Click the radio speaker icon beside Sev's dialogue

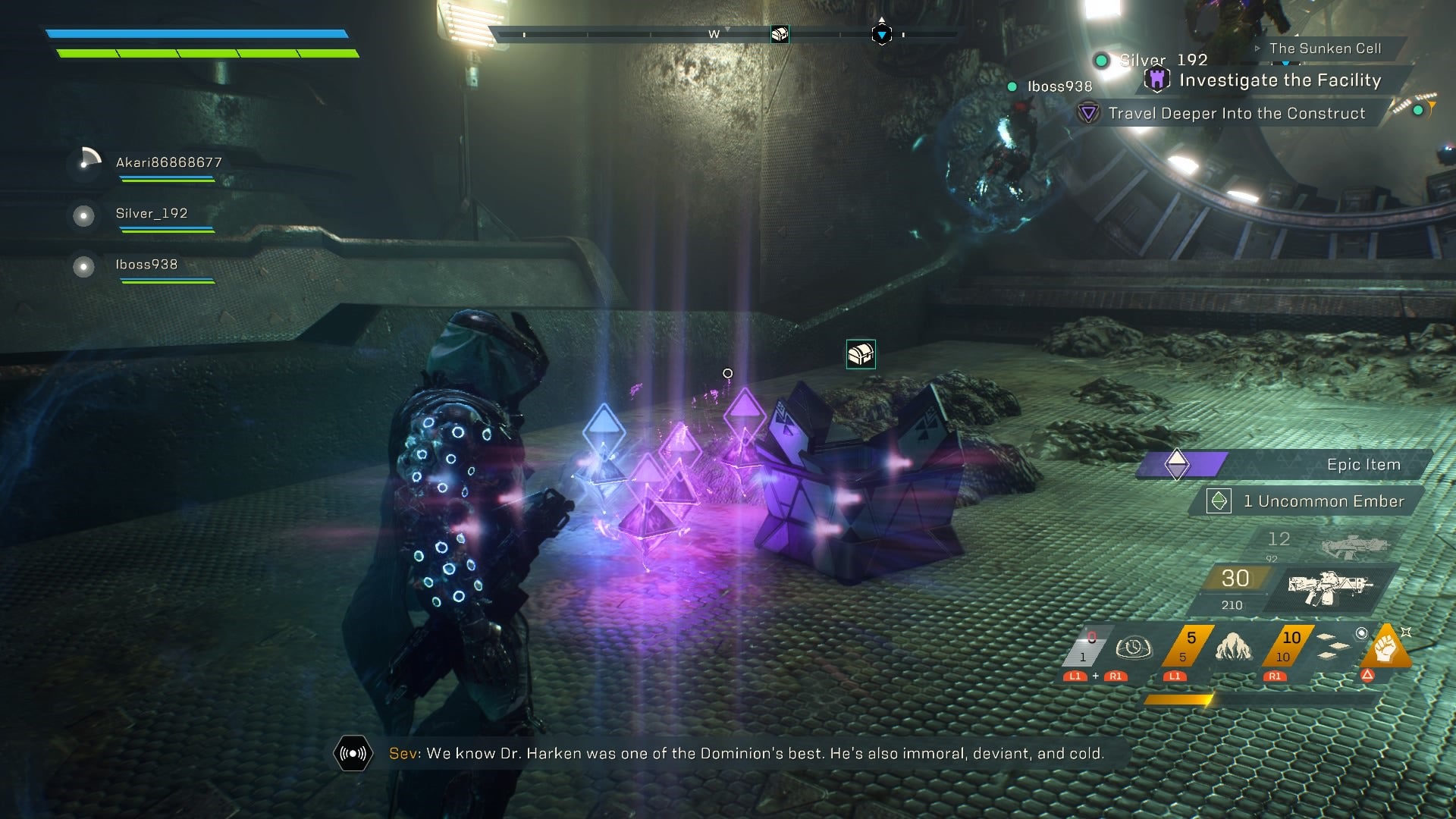click(x=353, y=753)
